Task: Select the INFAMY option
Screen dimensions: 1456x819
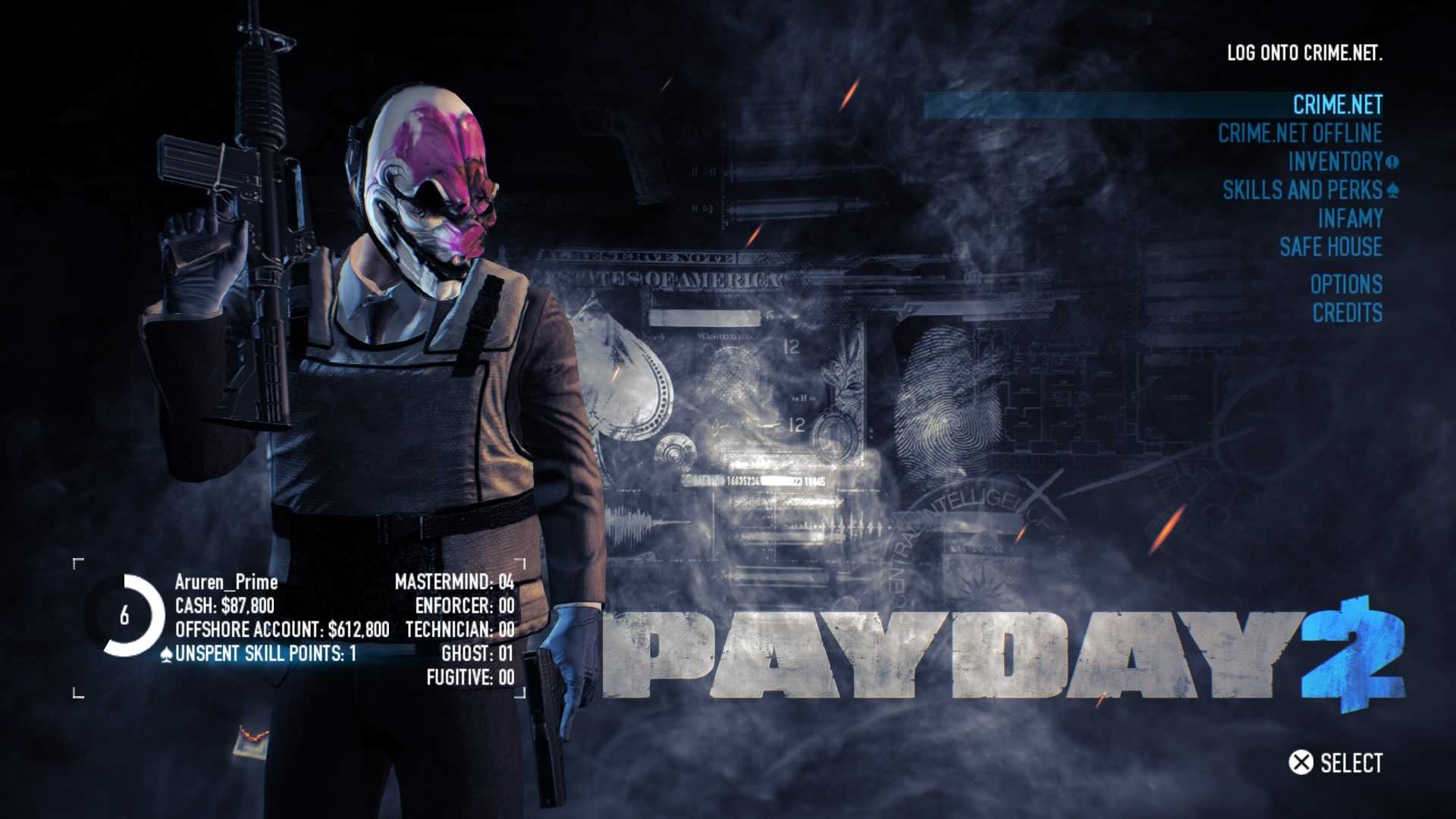Action: pyautogui.click(x=1350, y=219)
